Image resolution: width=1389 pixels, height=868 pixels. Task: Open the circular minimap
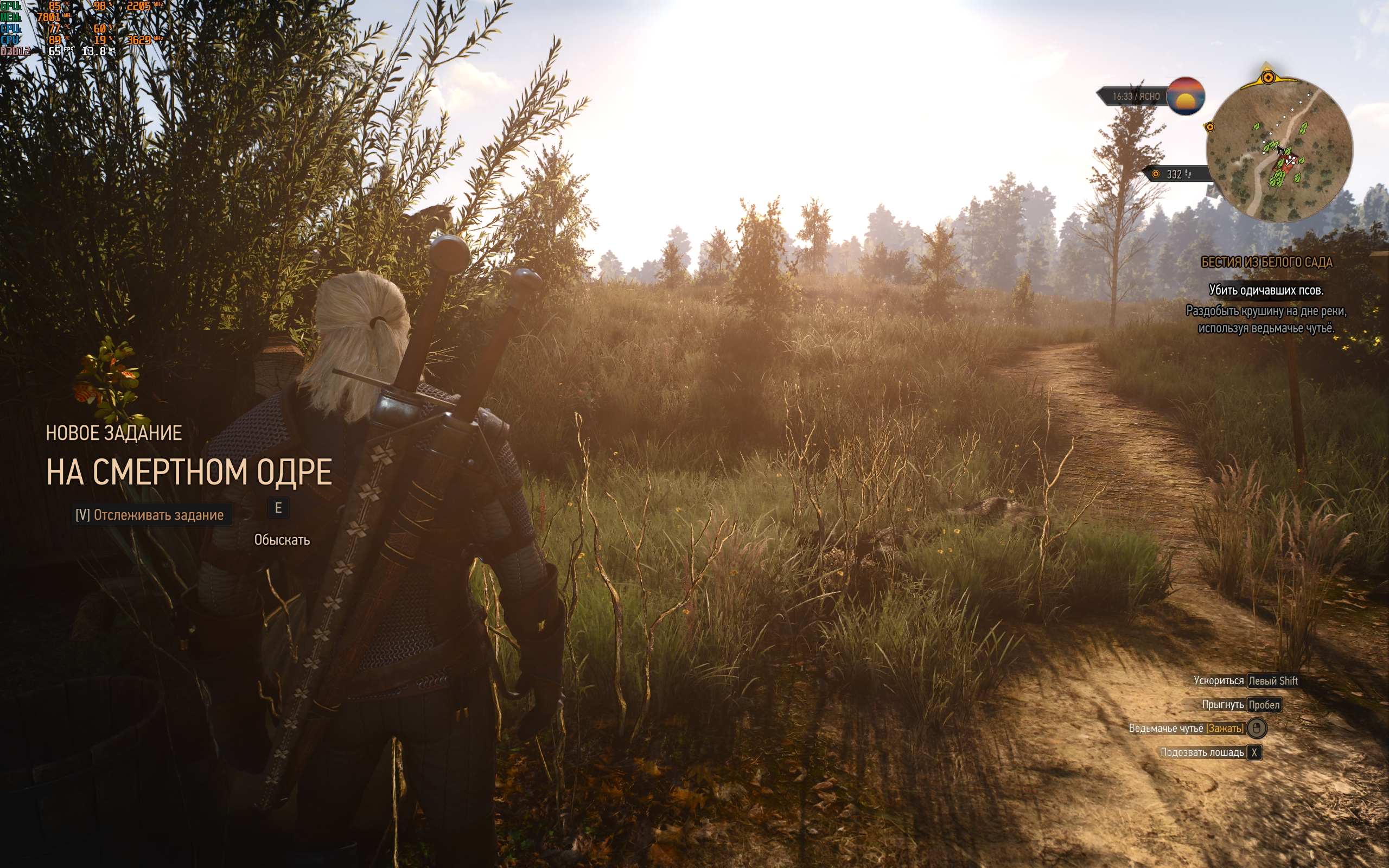(x=1279, y=150)
